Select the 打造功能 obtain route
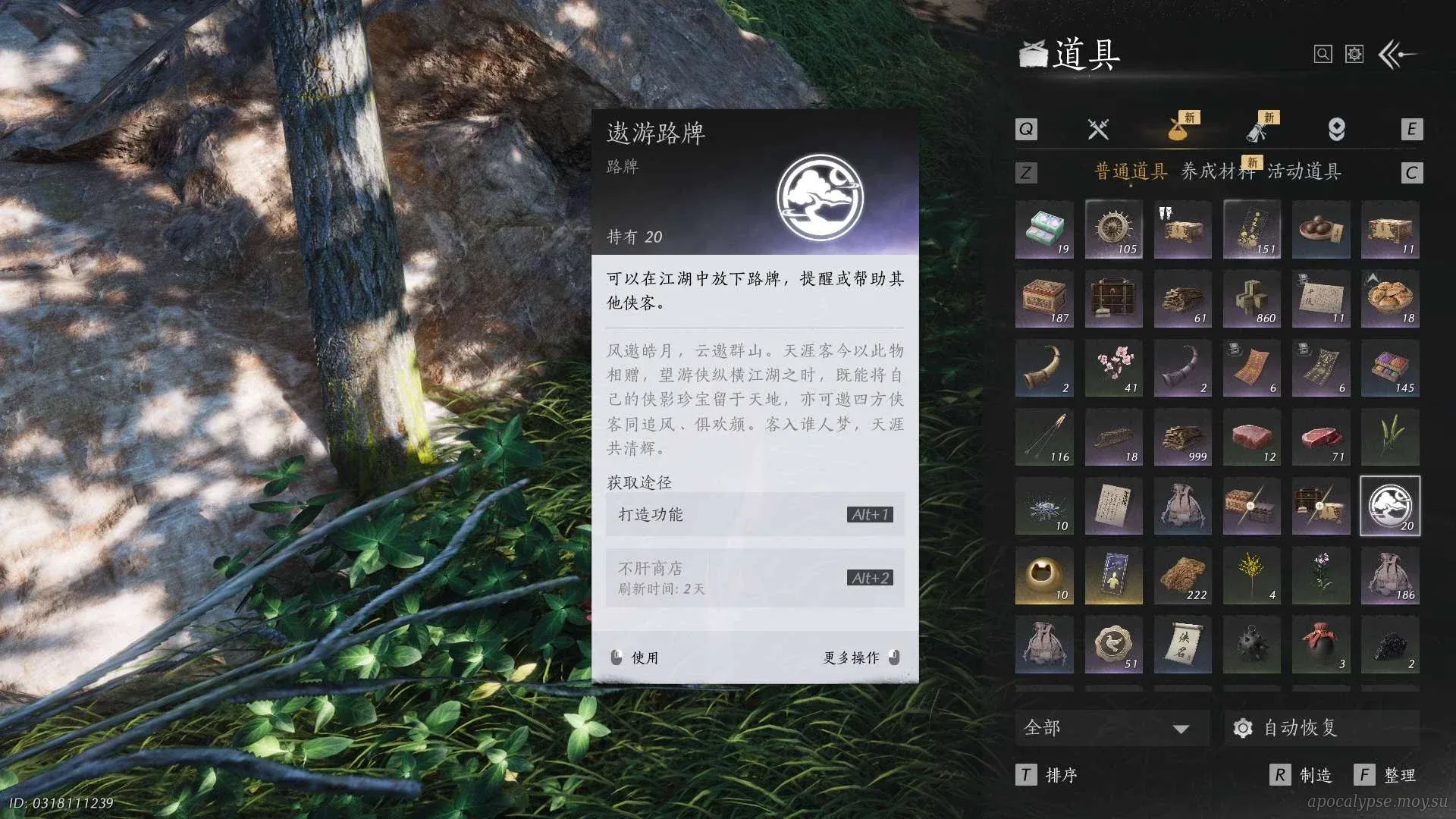The height and width of the screenshot is (819, 1456). (754, 515)
